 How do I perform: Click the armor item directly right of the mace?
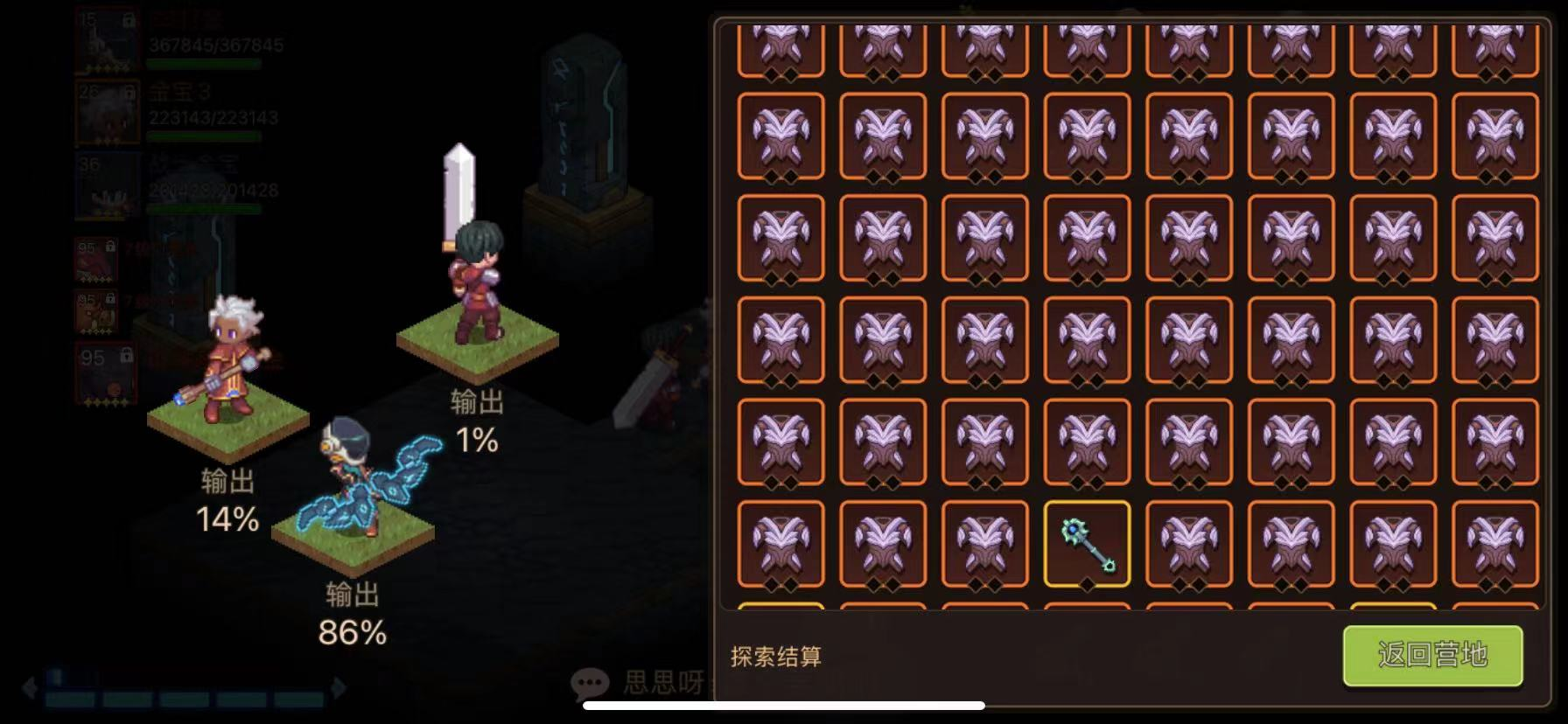1191,544
